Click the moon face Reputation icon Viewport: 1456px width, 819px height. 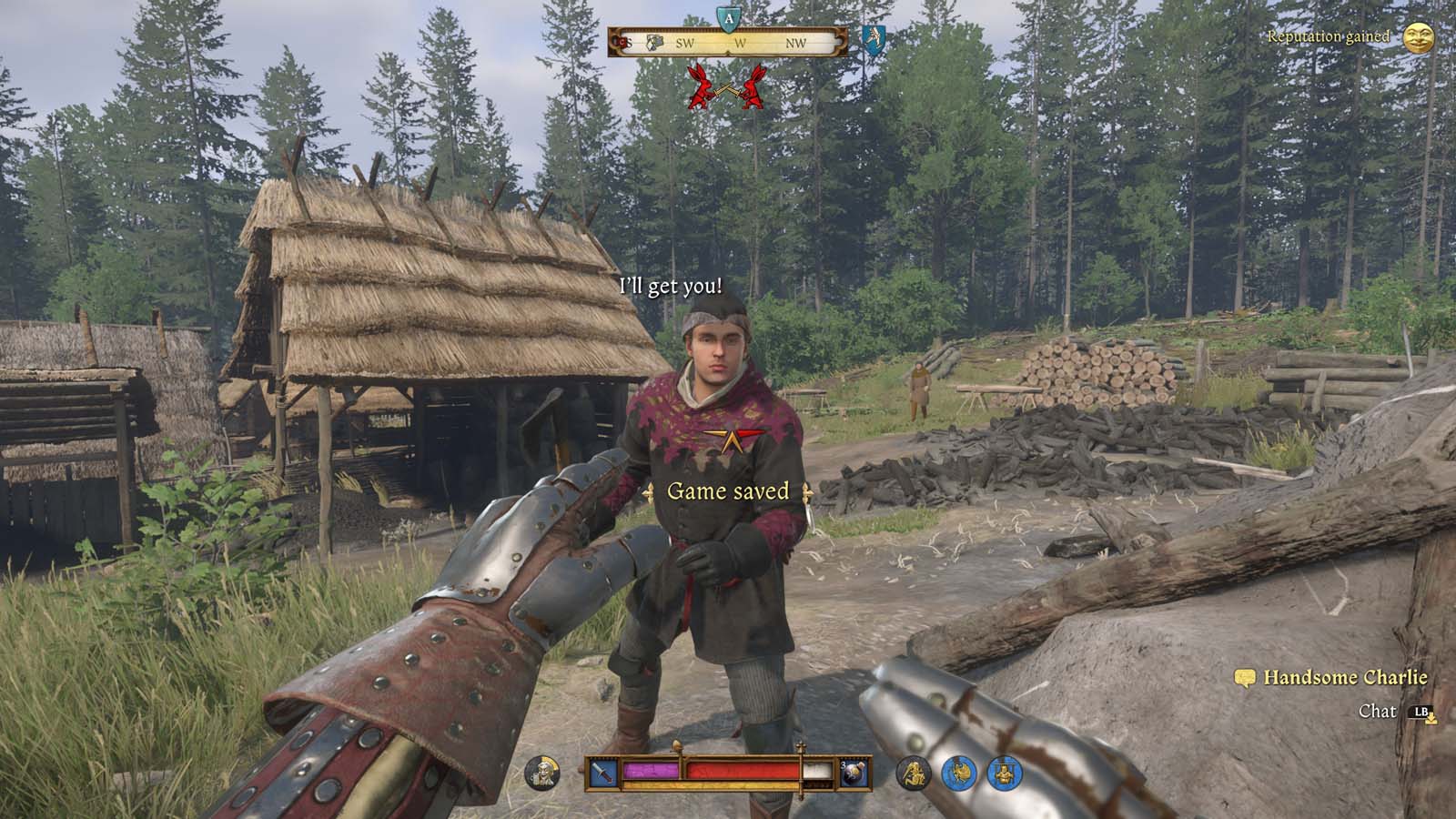click(x=1421, y=38)
